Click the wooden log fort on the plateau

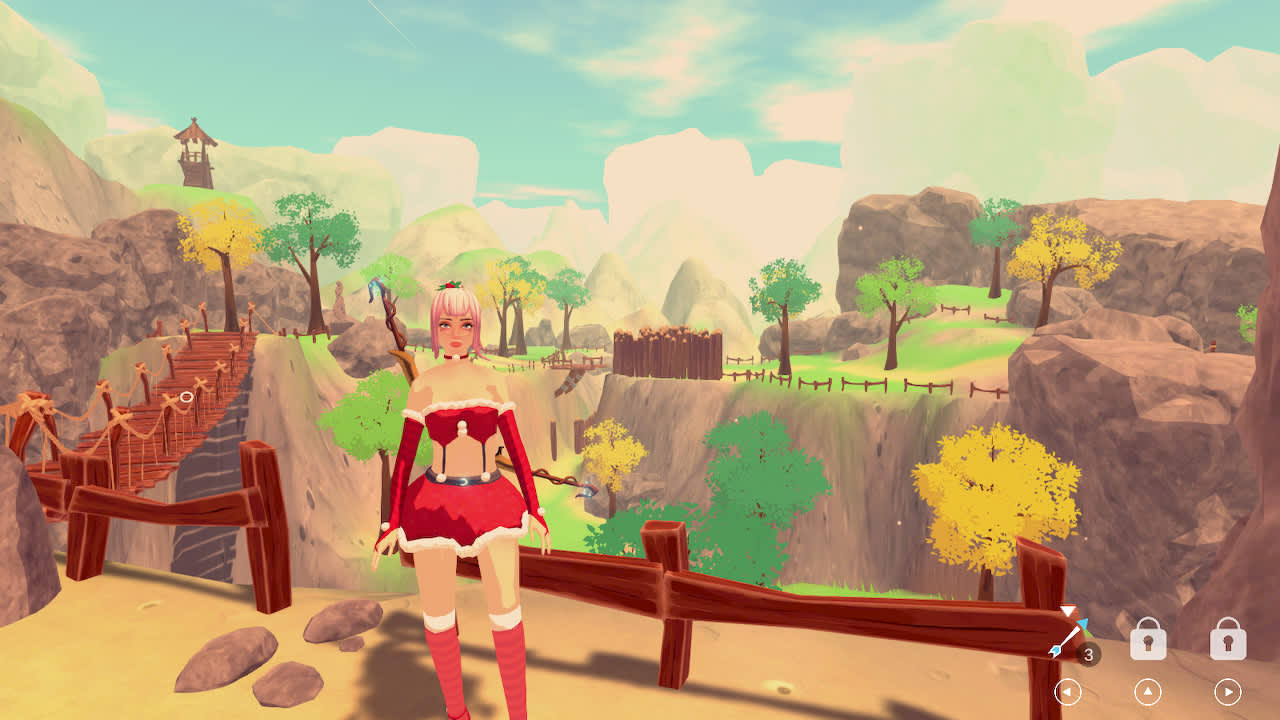(668, 355)
